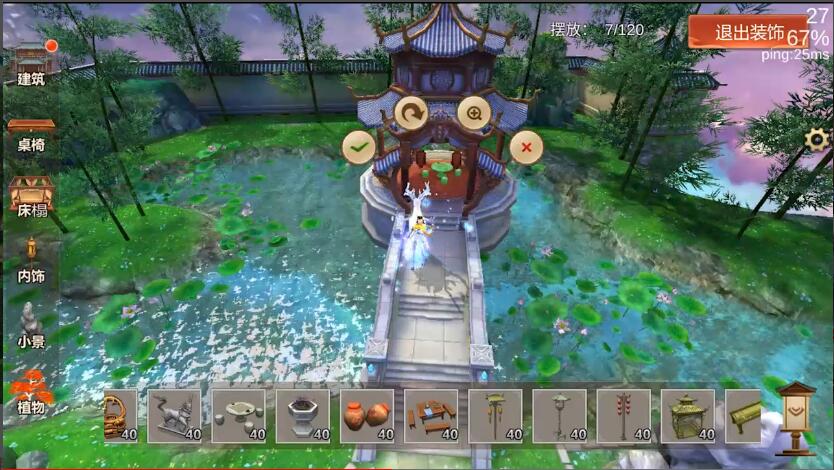Open the 建筑 buildings category
This screenshot has height=470, width=834.
pyautogui.click(x=32, y=64)
